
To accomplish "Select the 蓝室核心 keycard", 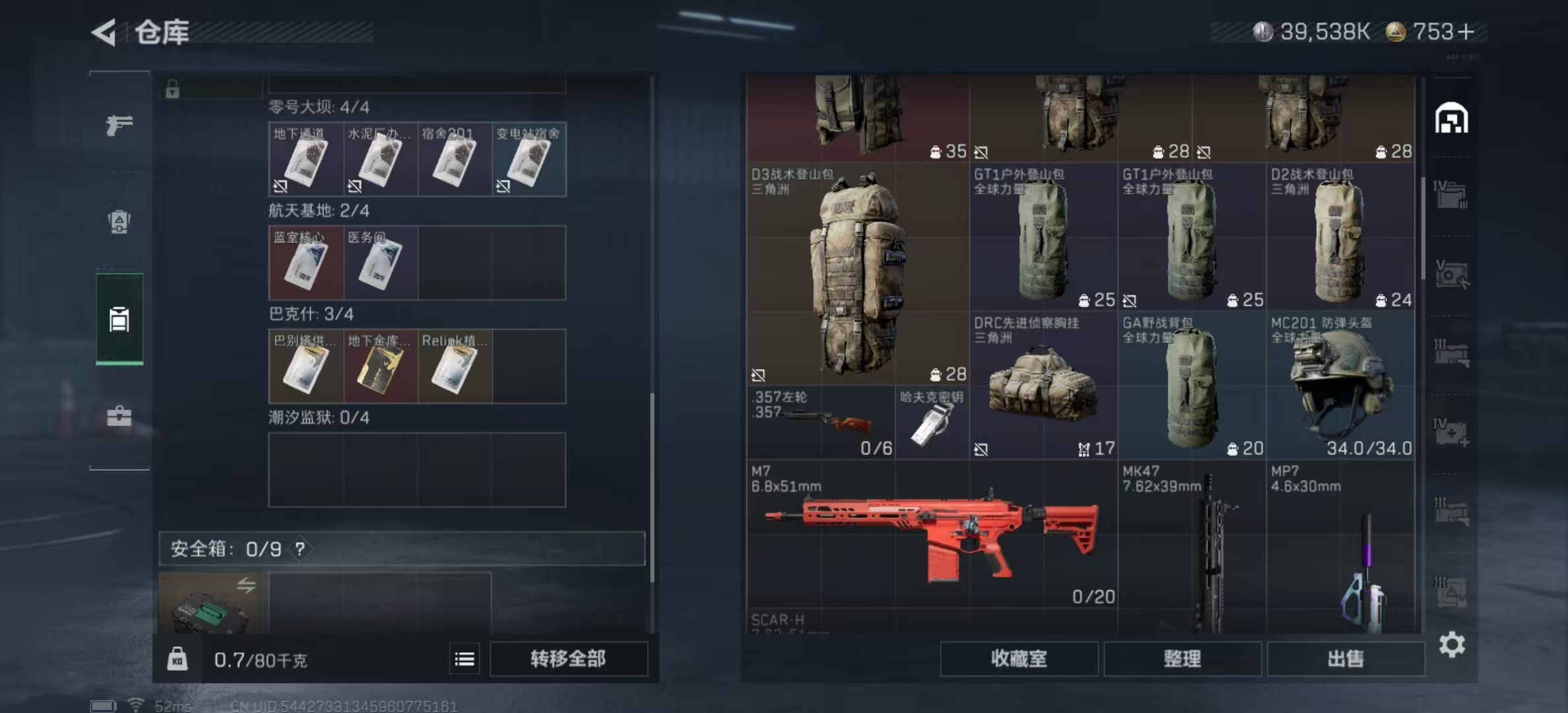I will click(306, 263).
